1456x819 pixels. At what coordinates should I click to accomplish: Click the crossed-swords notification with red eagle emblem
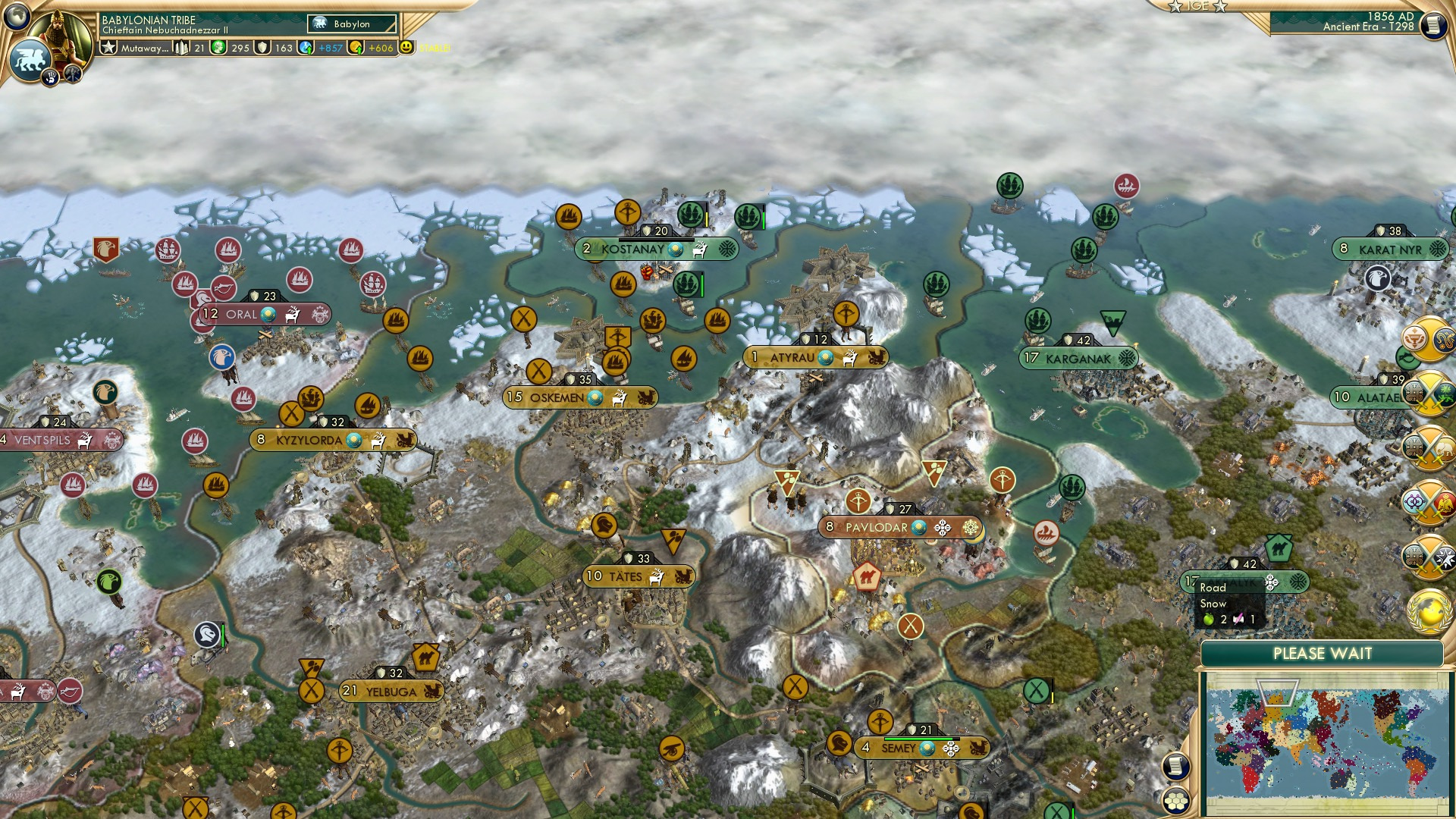pyautogui.click(x=1427, y=502)
